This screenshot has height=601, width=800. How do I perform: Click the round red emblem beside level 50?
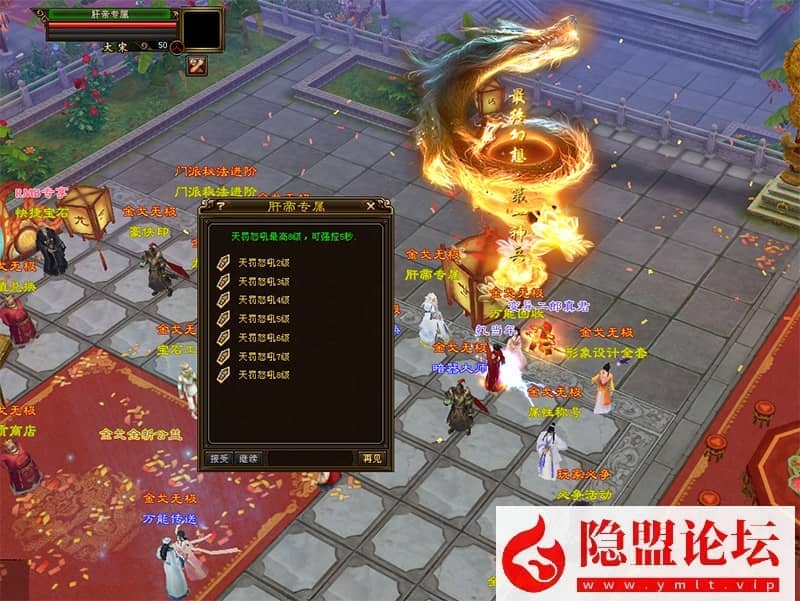[x=175, y=45]
